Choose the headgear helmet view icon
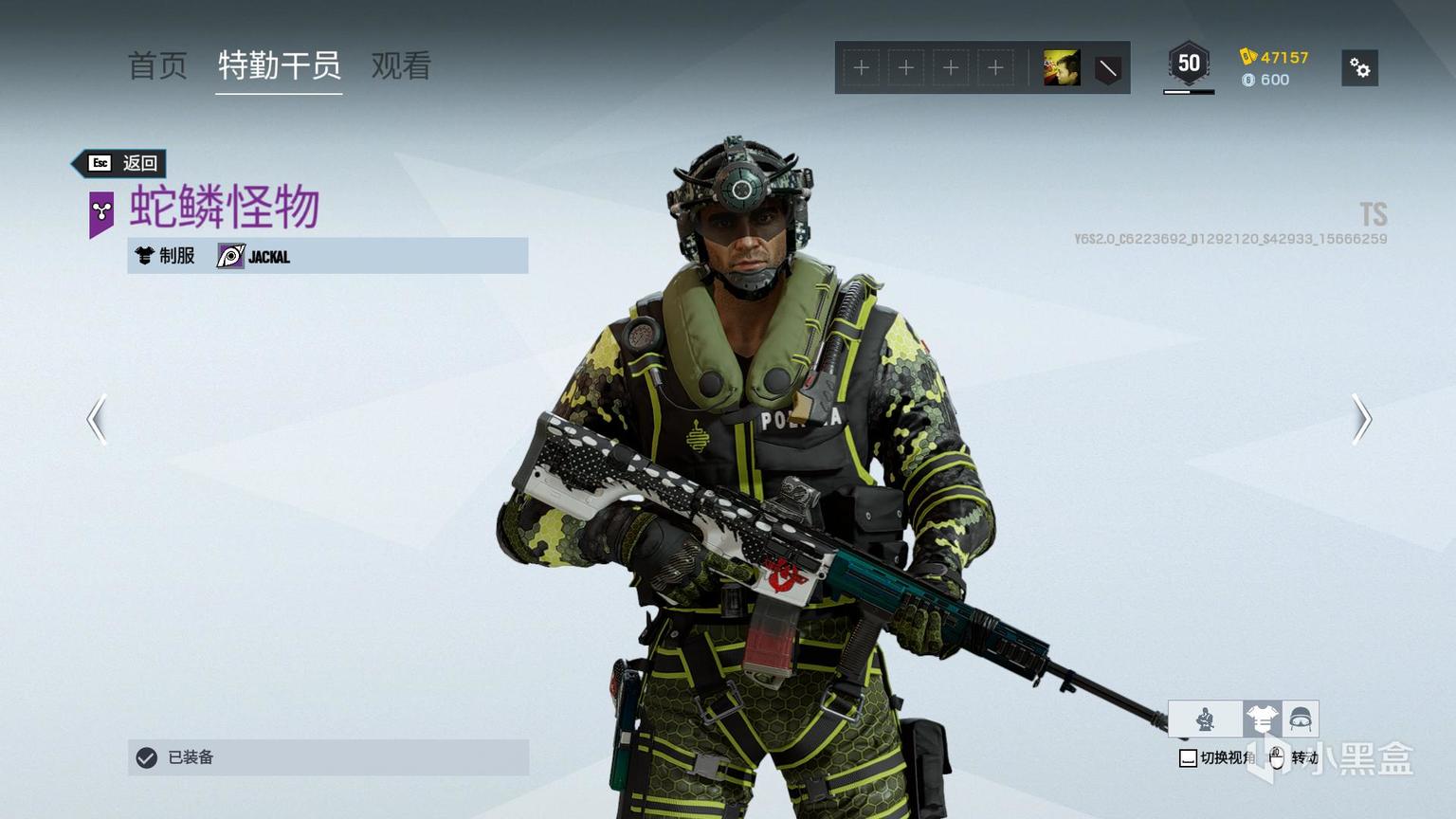 tap(1300, 719)
